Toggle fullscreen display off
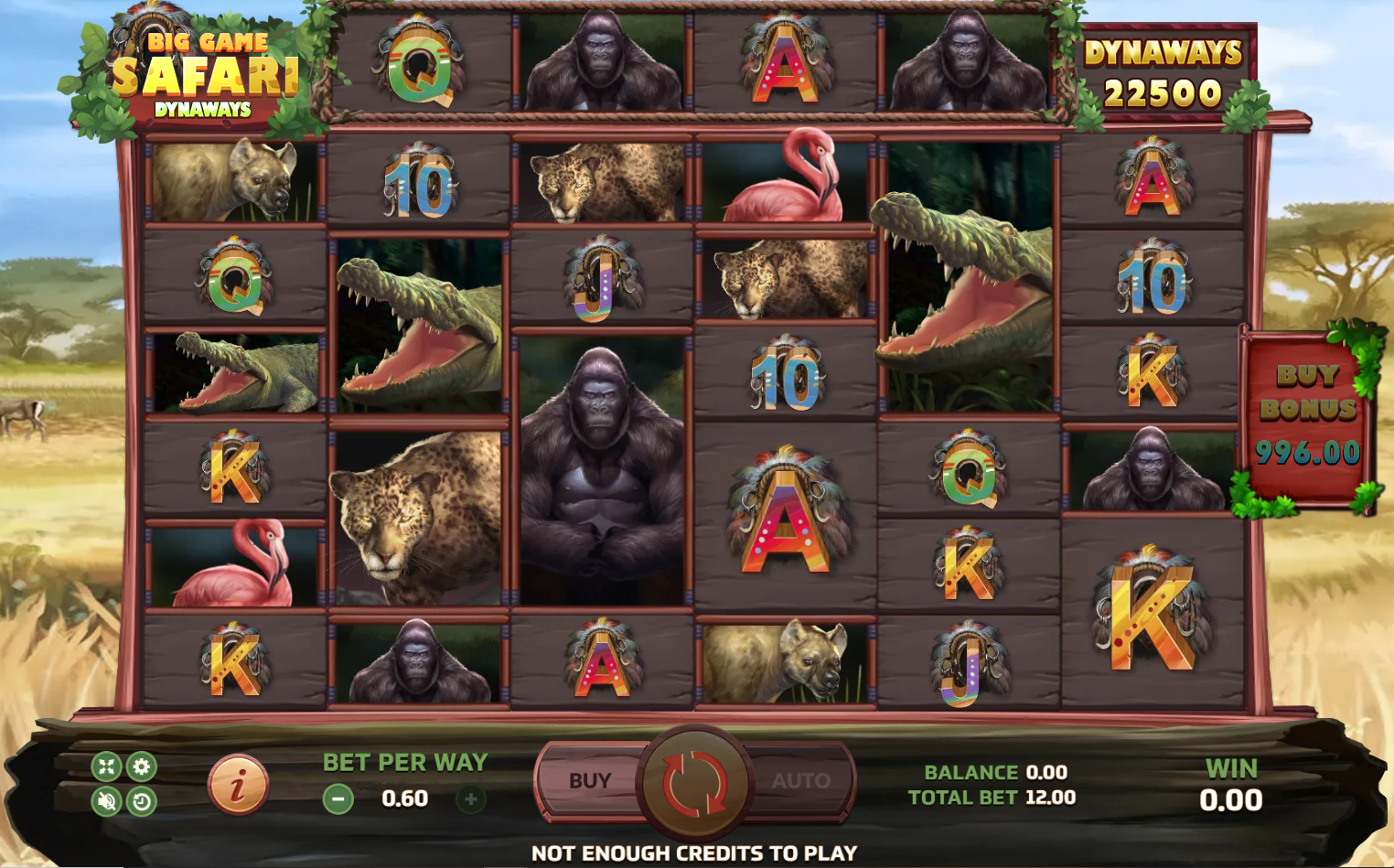 pyautogui.click(x=105, y=767)
